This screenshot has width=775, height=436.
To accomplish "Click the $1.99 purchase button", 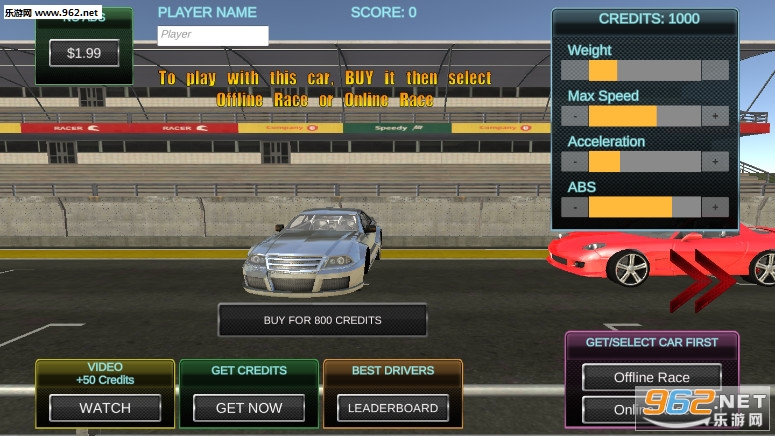I will coord(84,53).
